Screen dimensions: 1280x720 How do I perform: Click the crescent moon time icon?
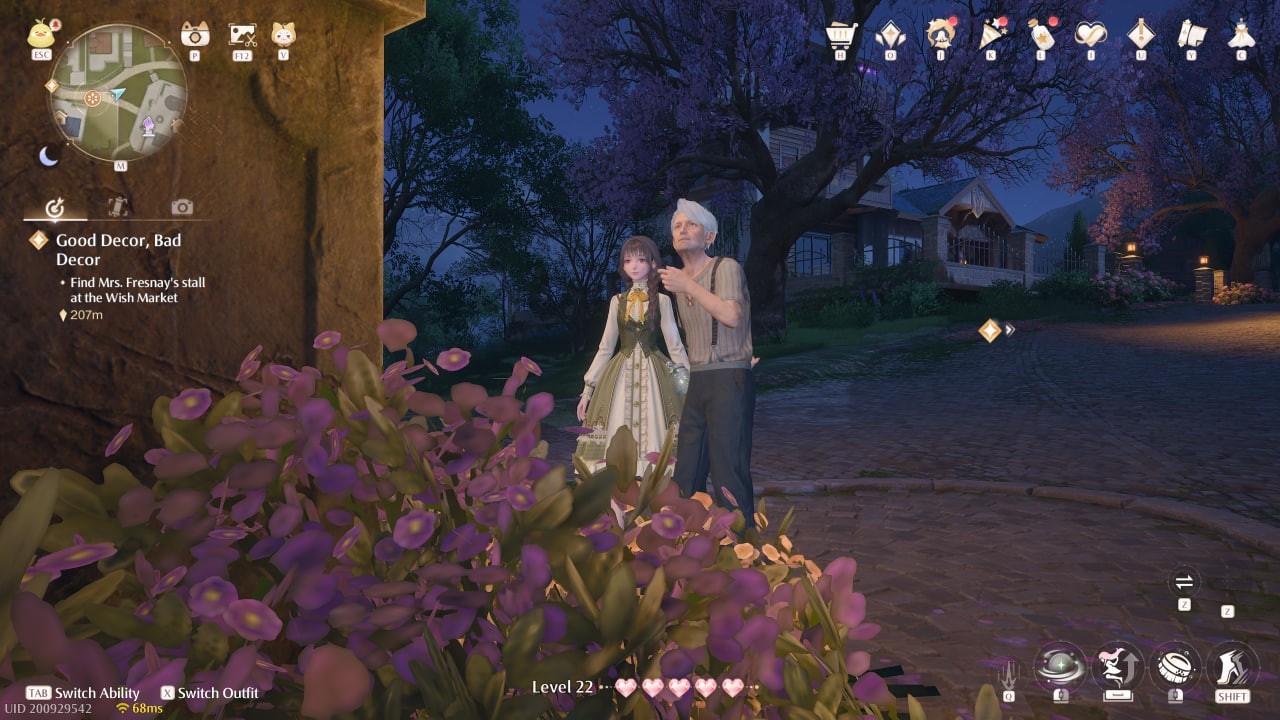pos(48,156)
